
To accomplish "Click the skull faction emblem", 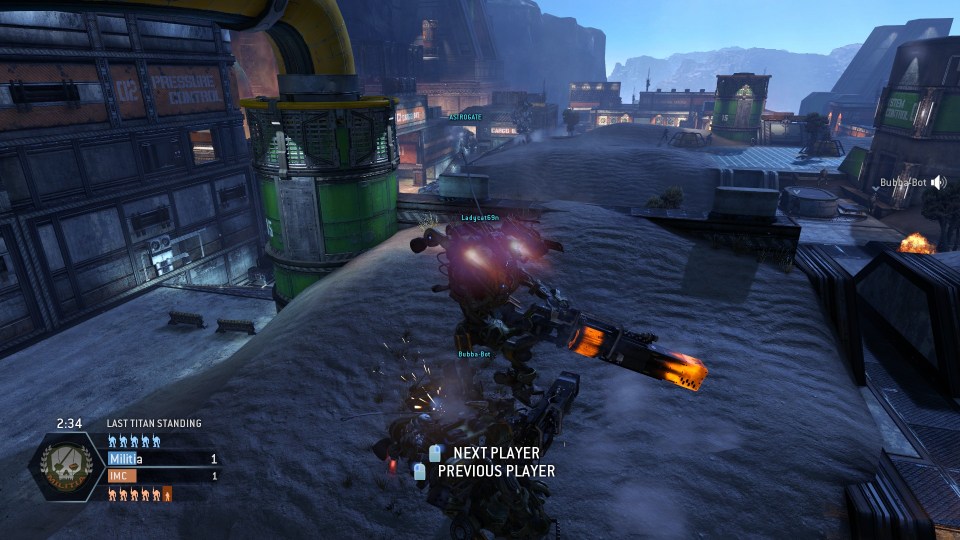I will tap(68, 468).
